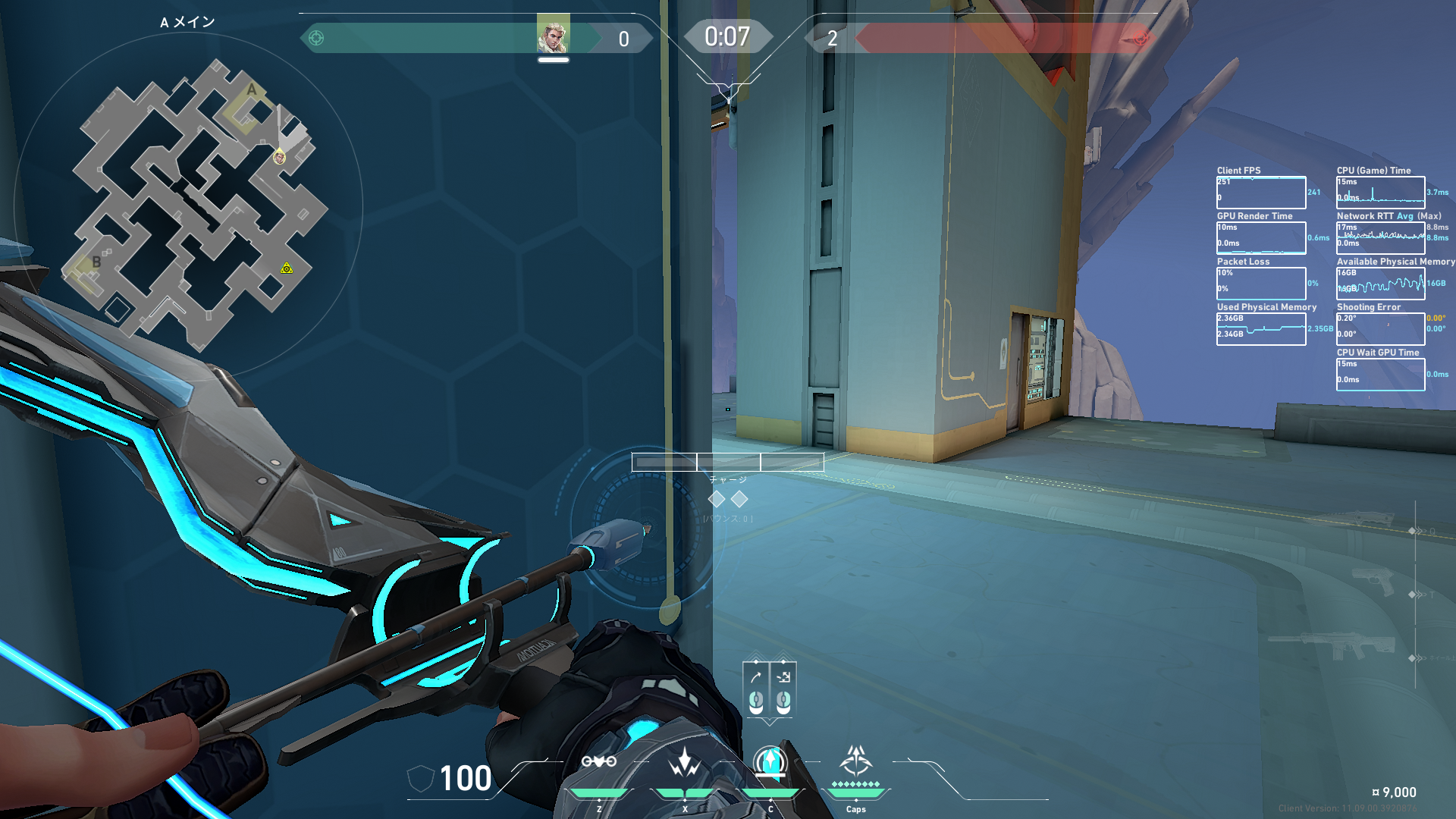Select the pistol in the weapon list
This screenshot has height=819, width=1456.
pos(1373,582)
